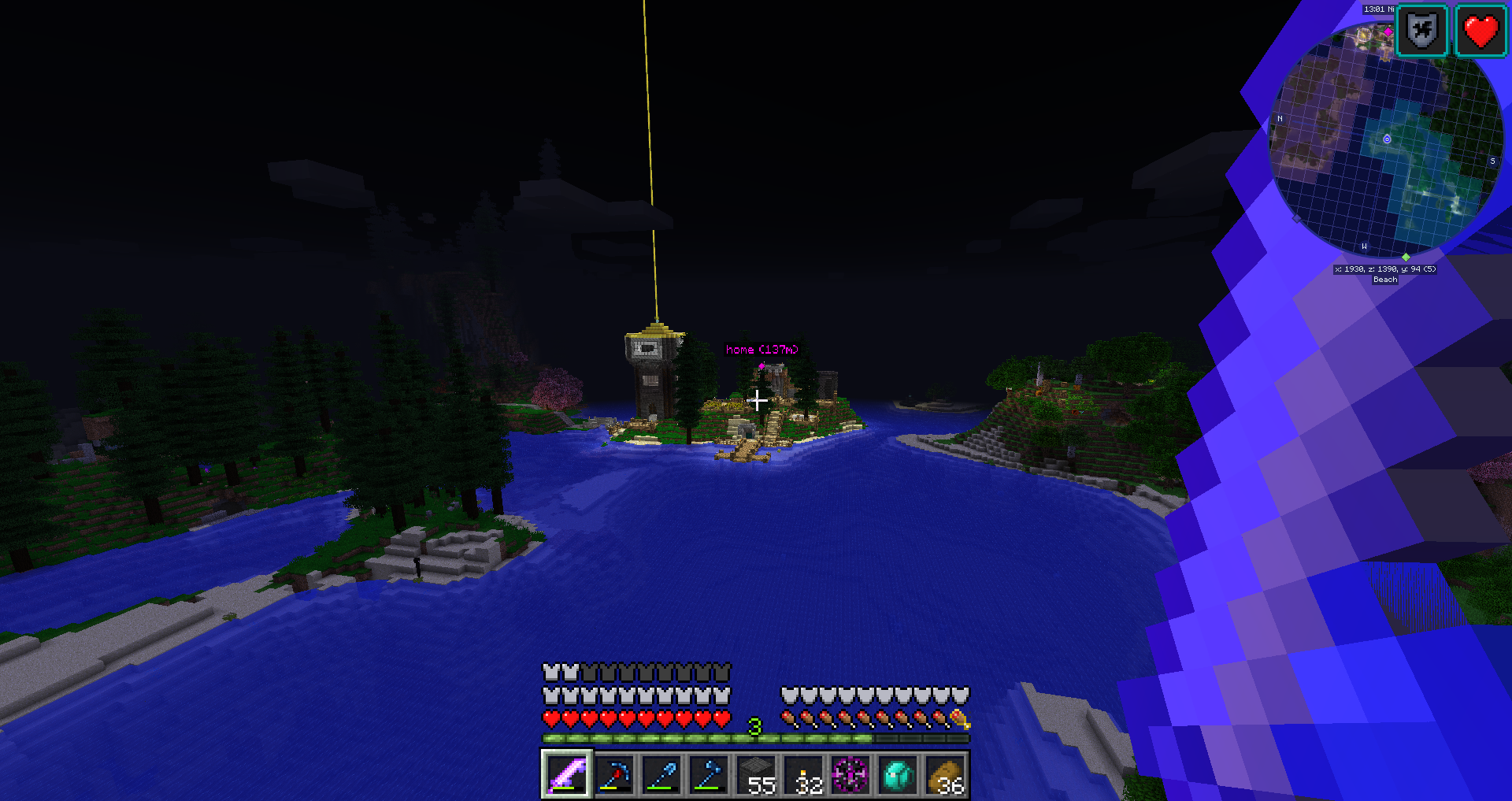
Task: Select the torch stack of 32
Action: point(804,775)
